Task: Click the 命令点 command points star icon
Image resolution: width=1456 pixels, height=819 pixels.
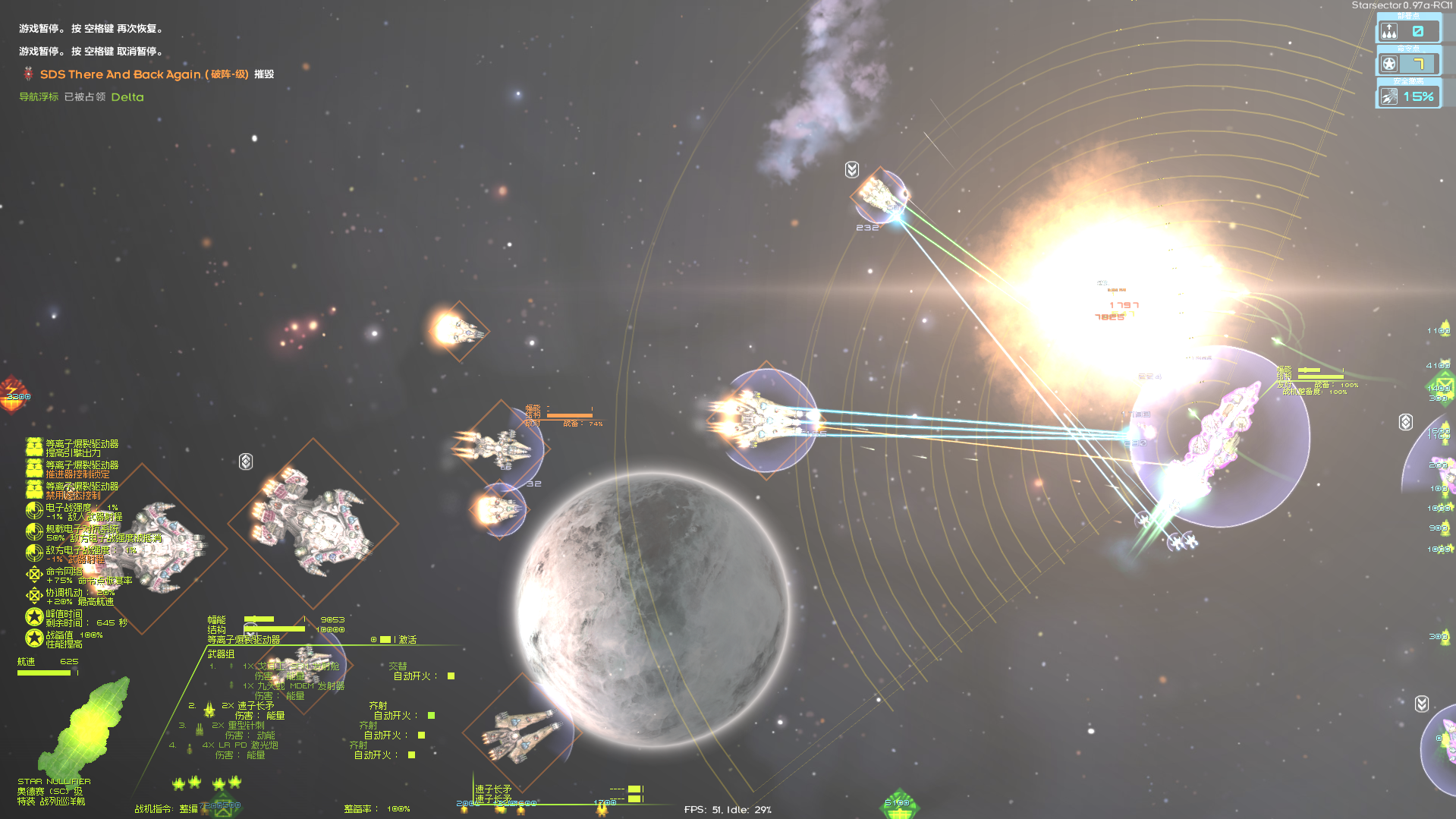Action: click(x=1388, y=63)
